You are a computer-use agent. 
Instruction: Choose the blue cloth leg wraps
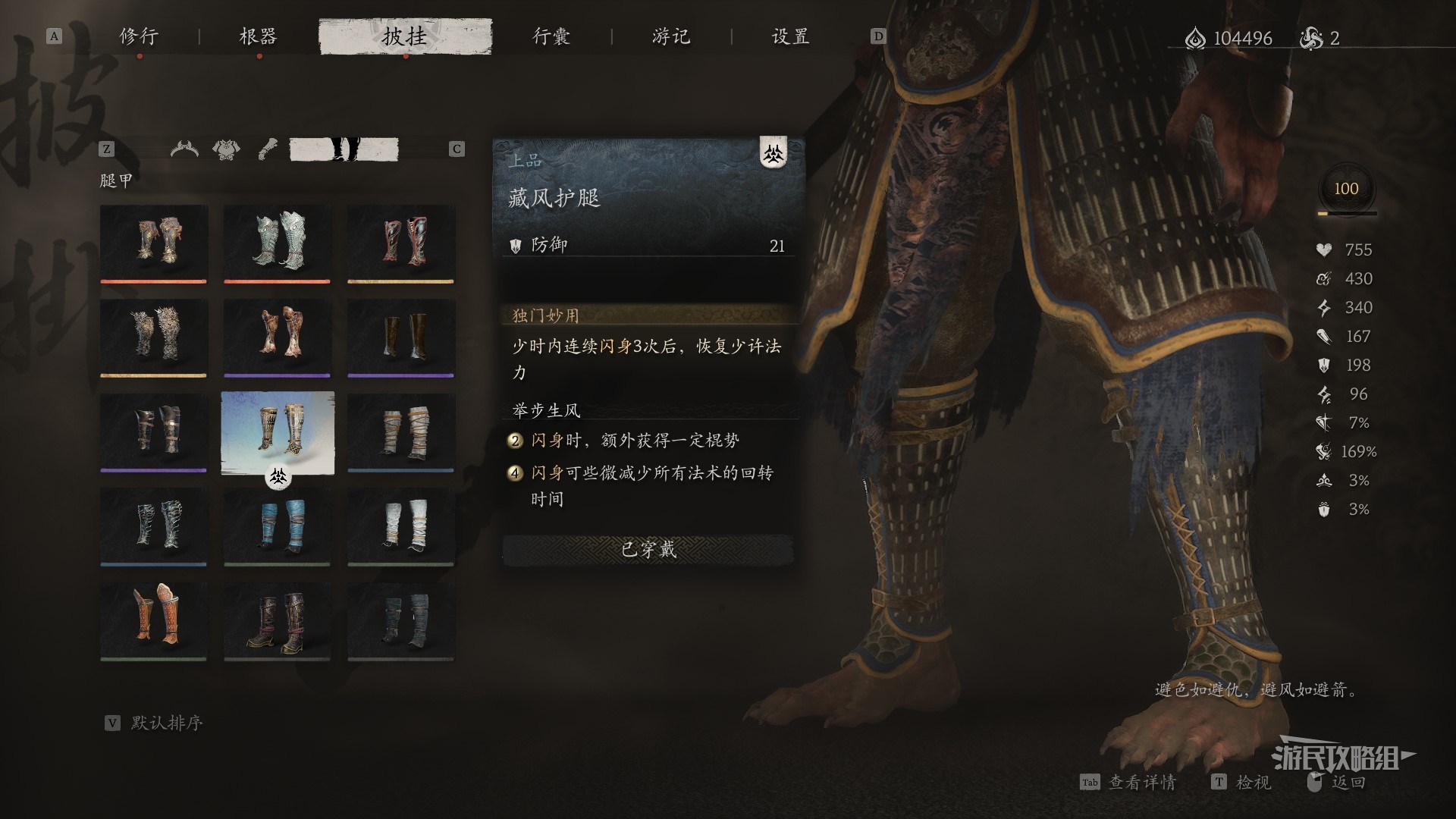[277, 525]
